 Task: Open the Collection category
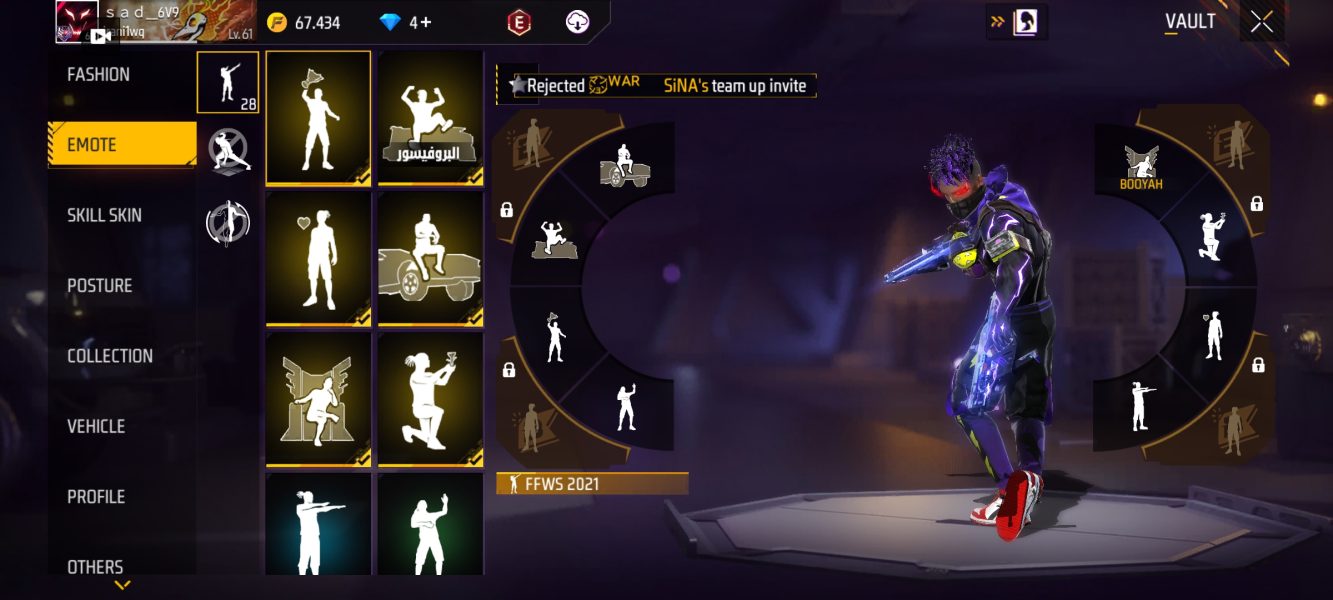click(110, 356)
